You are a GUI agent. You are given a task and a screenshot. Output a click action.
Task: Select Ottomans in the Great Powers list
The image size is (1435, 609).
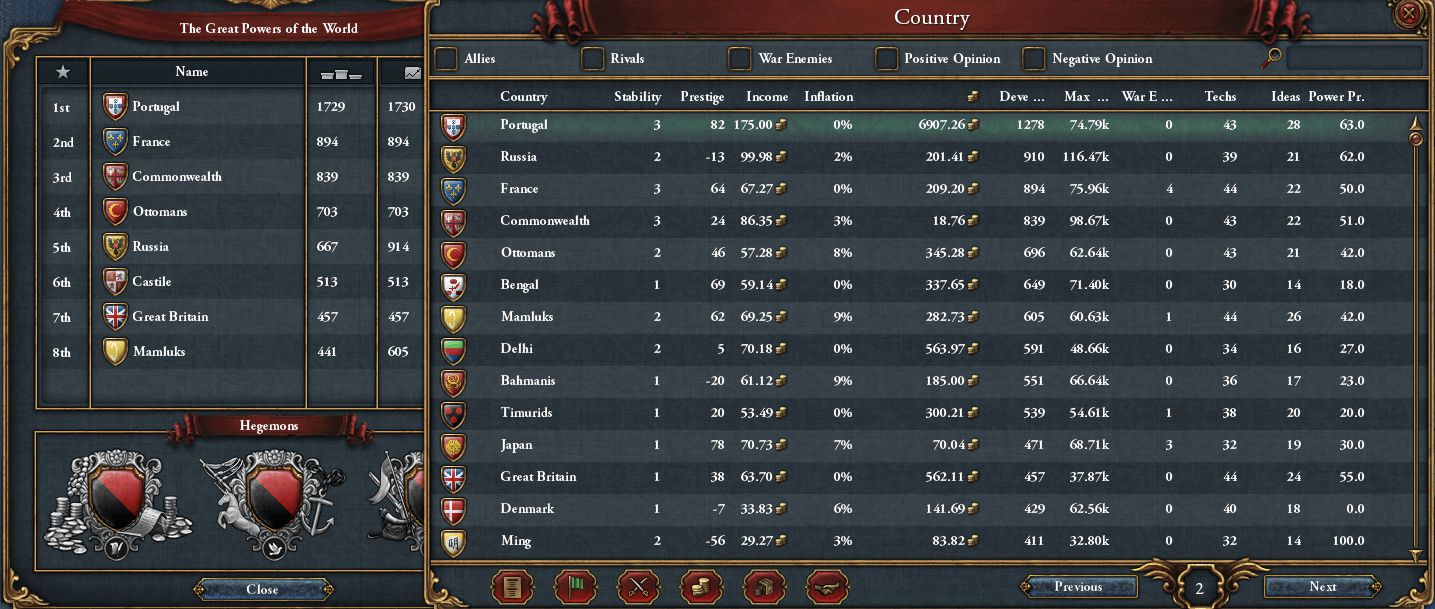(x=160, y=212)
